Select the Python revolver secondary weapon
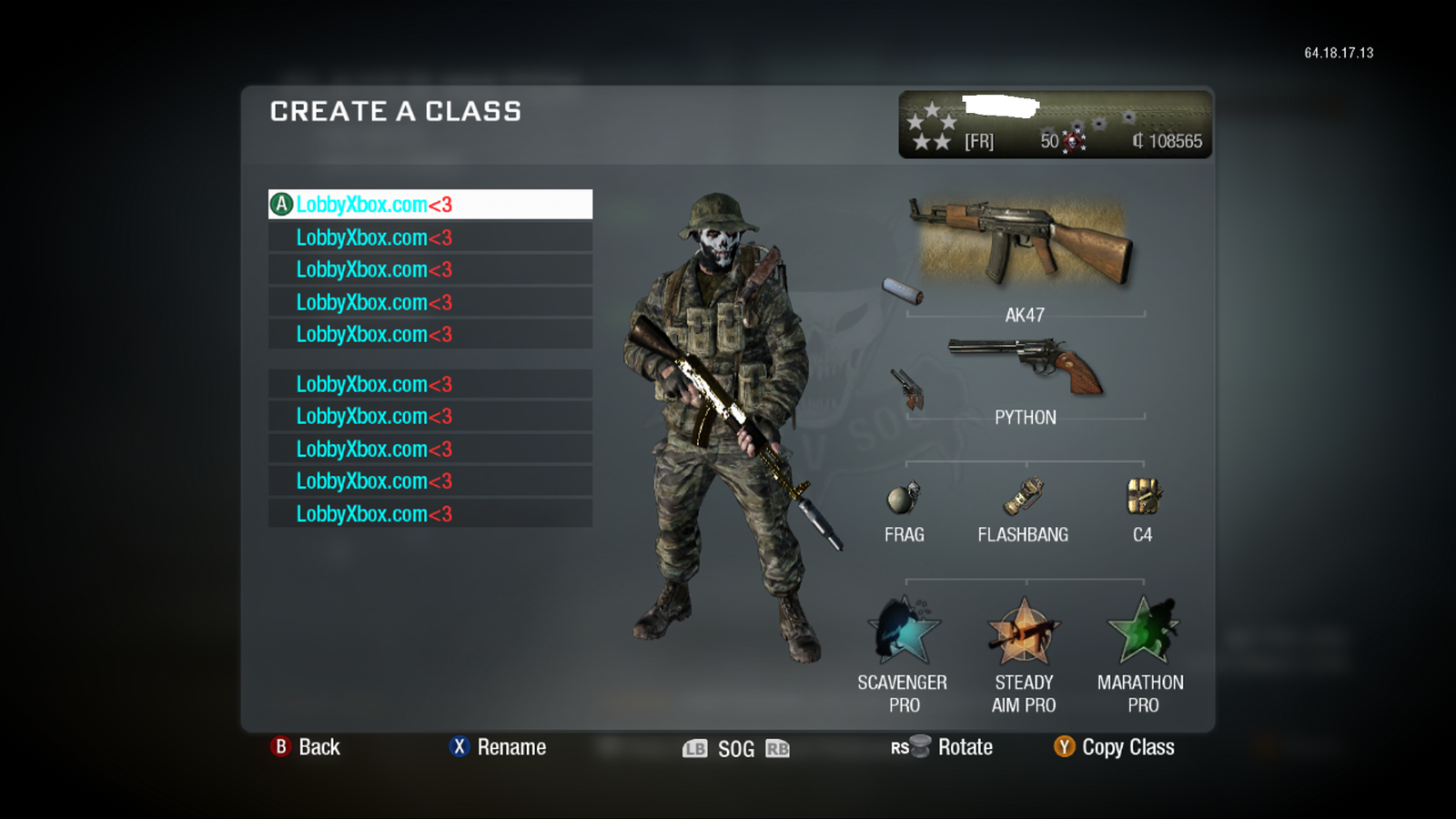The width and height of the screenshot is (1456, 819). [x=1026, y=364]
